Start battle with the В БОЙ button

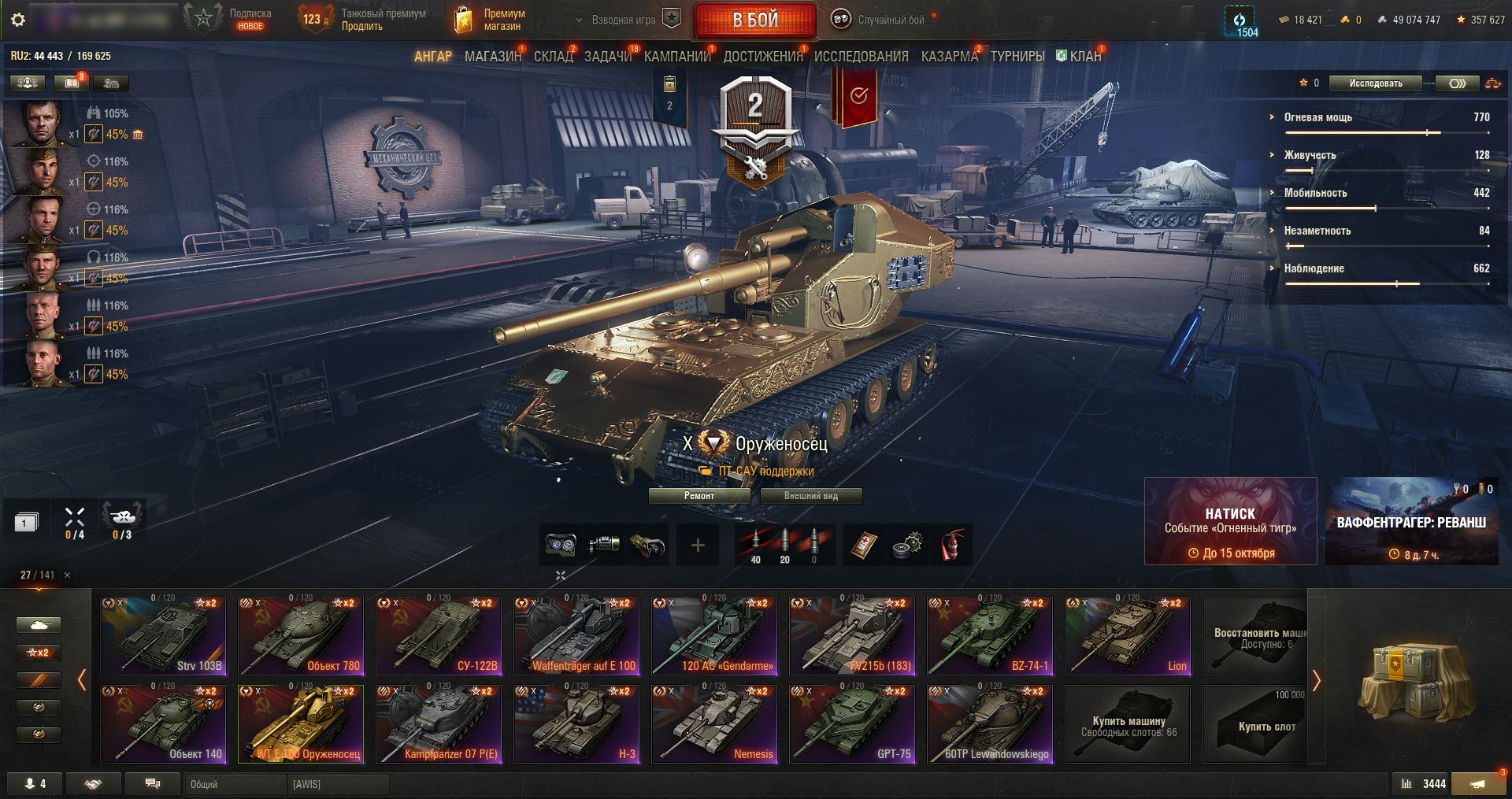[754, 20]
